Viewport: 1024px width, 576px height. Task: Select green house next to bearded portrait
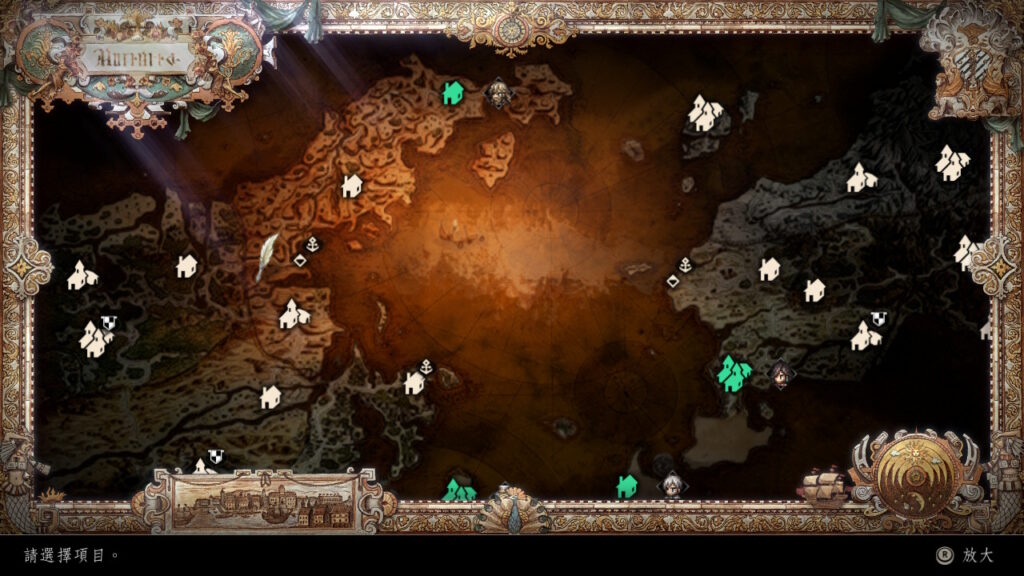point(452,93)
